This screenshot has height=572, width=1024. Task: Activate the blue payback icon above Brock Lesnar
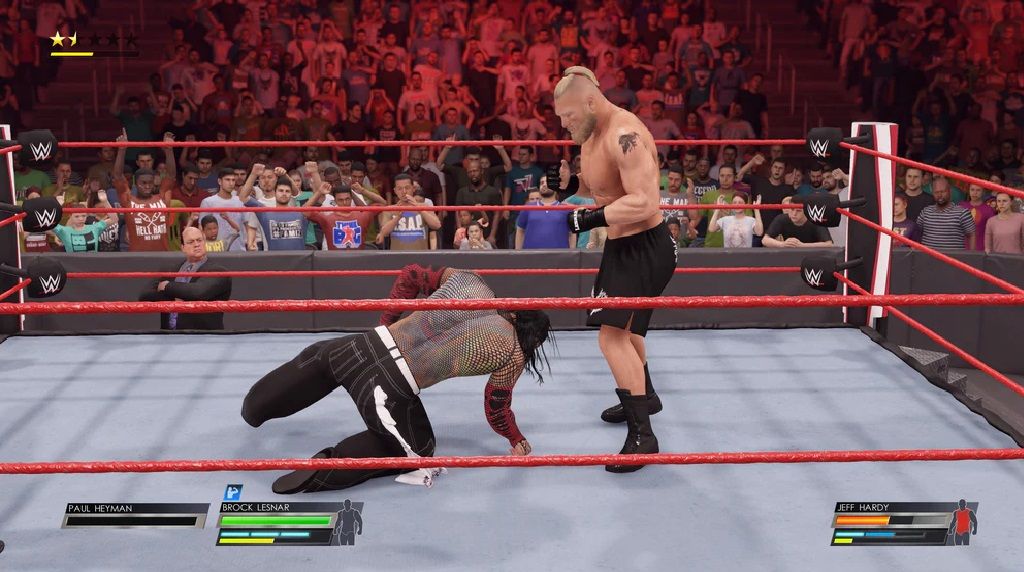pyautogui.click(x=232, y=492)
